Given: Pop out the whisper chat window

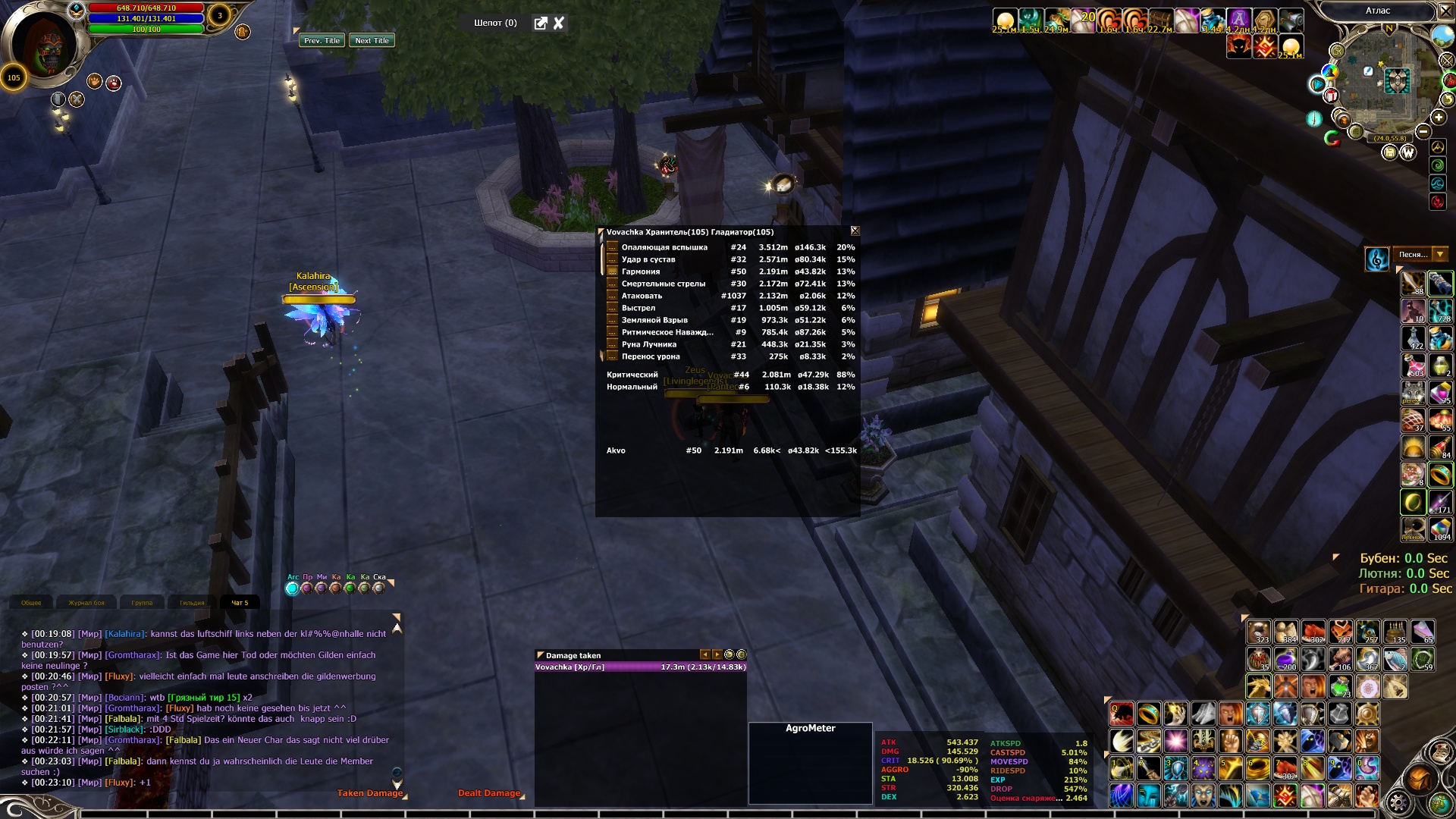Looking at the screenshot, I should point(541,24).
